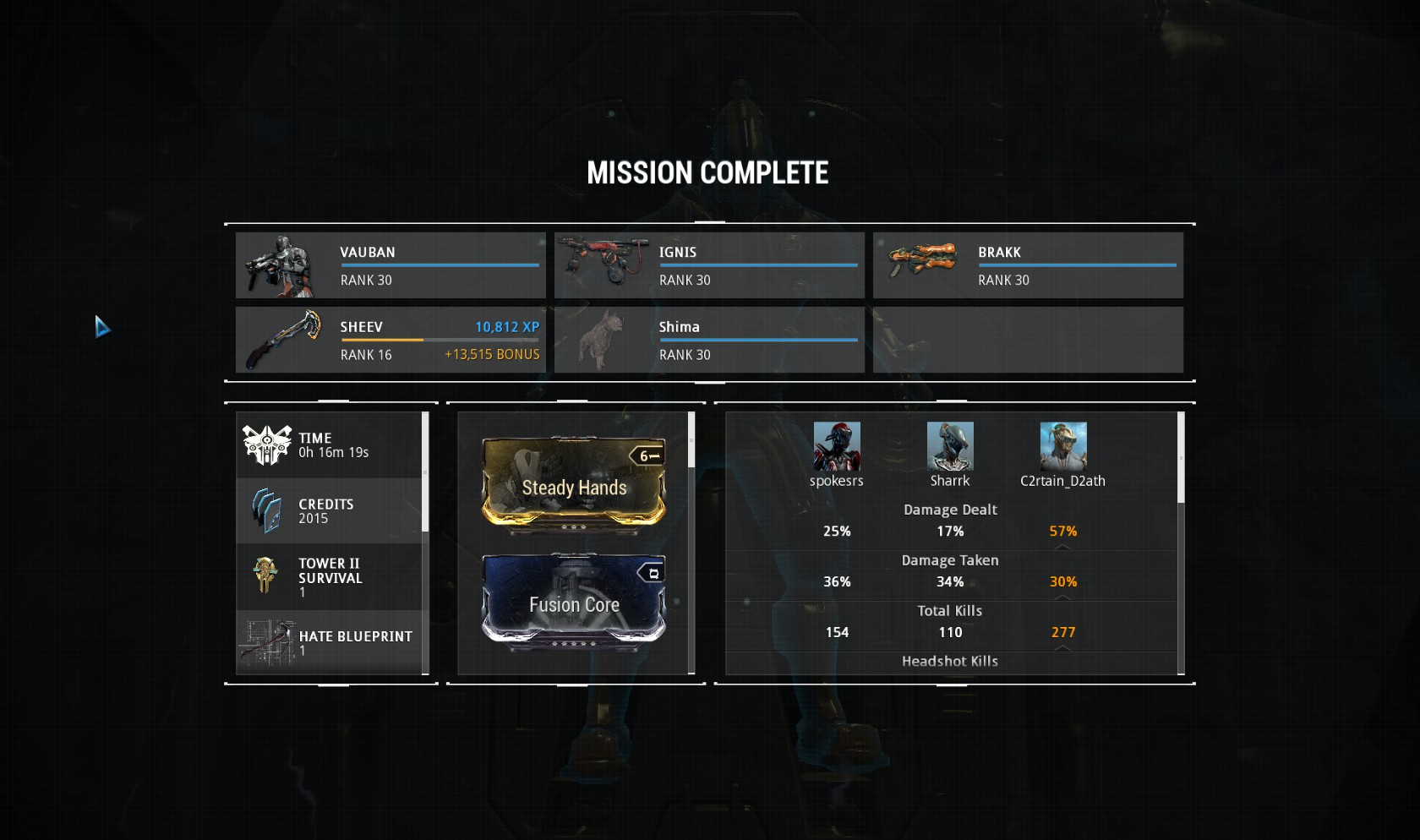
Task: Click the mod cards panel scrollbar
Action: click(691, 439)
